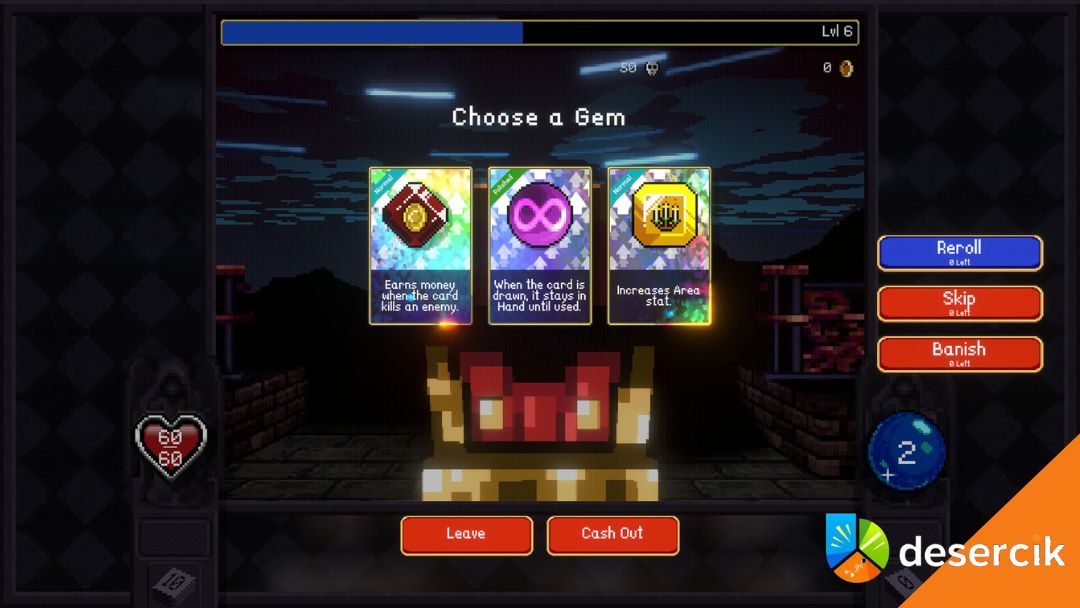Cash Out the chest reward
This screenshot has width=1080, height=608.
point(612,534)
